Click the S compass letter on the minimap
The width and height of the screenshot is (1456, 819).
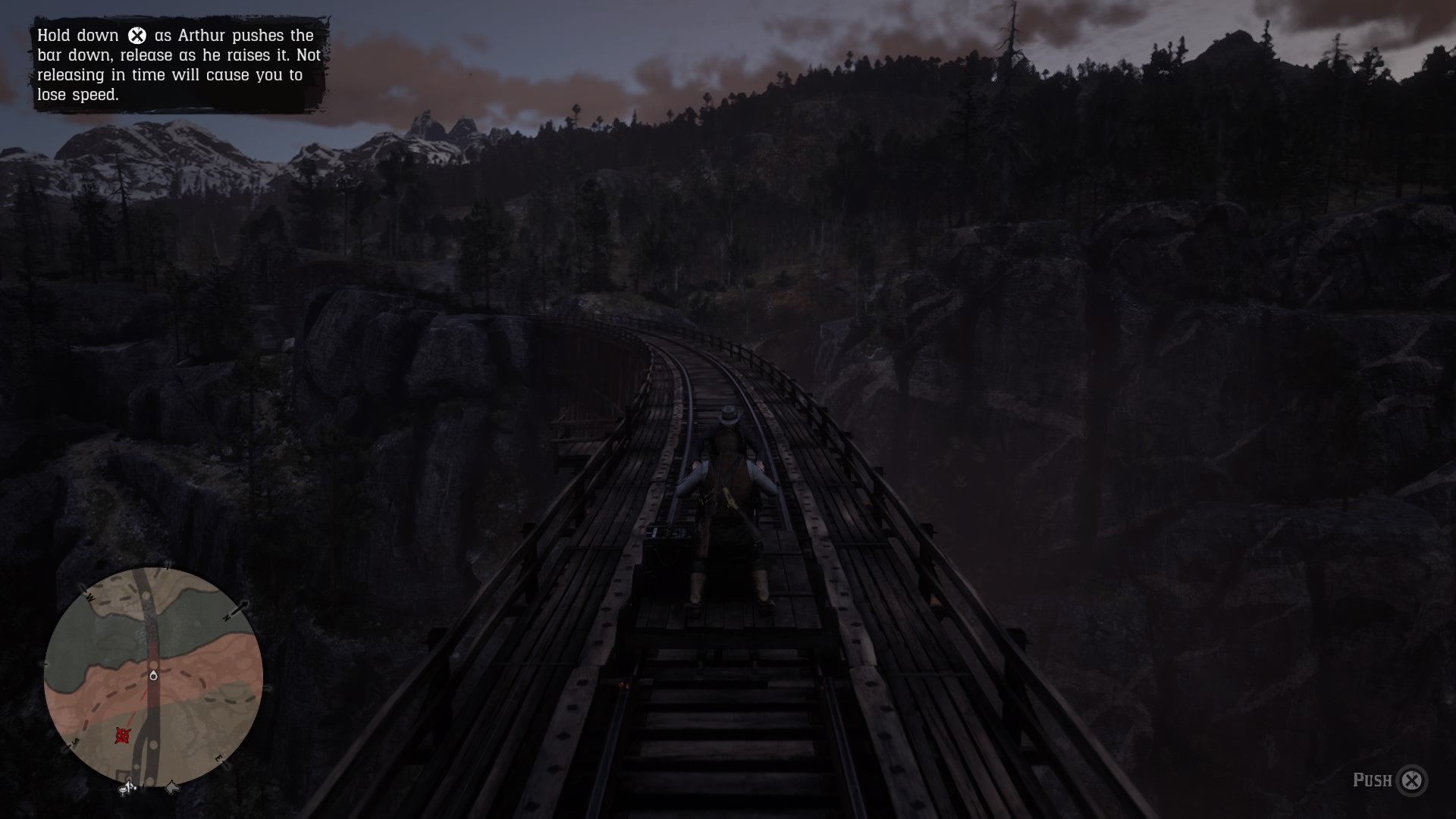(75, 742)
